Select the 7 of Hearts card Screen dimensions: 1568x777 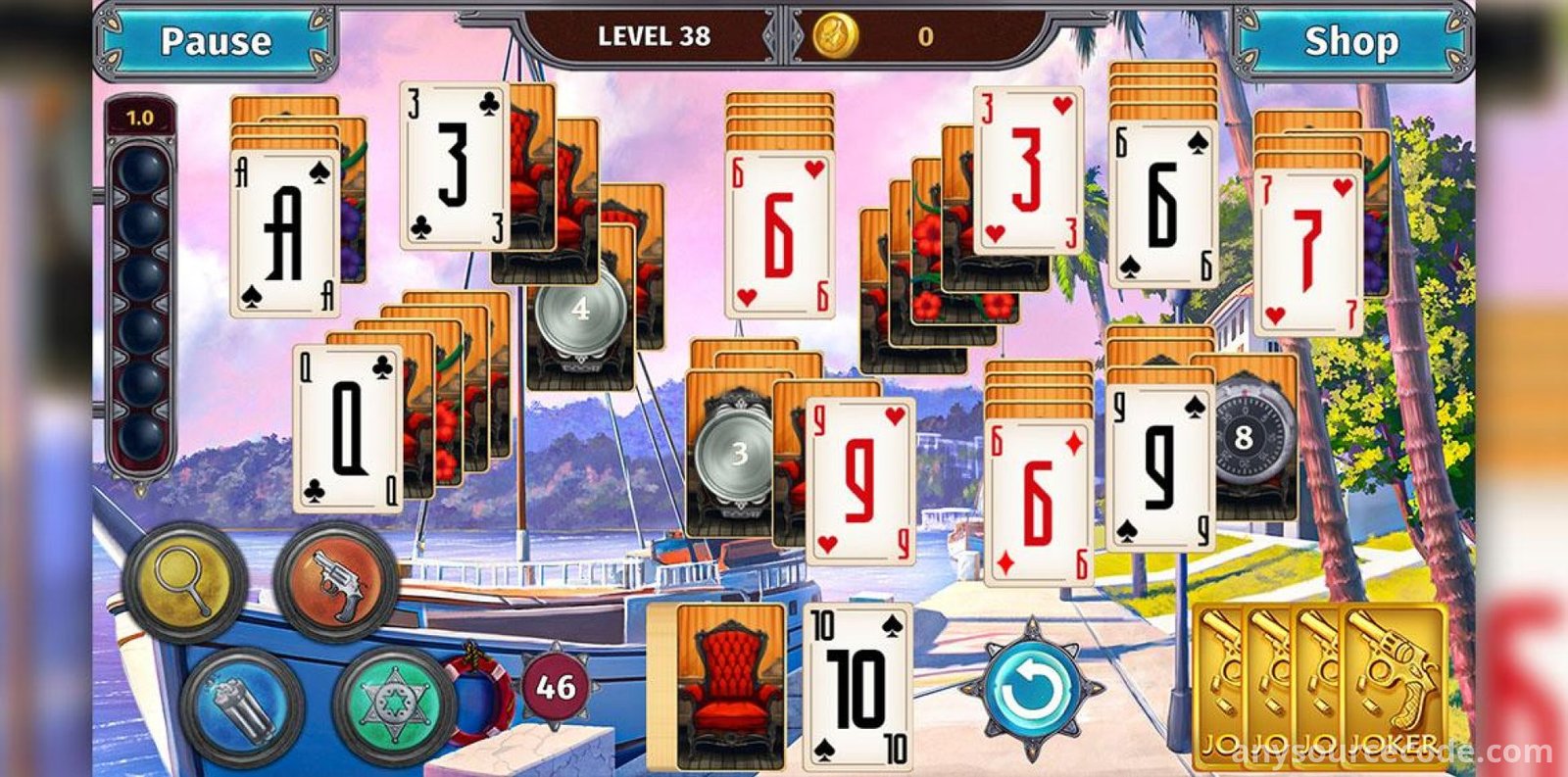pyautogui.click(x=1307, y=253)
